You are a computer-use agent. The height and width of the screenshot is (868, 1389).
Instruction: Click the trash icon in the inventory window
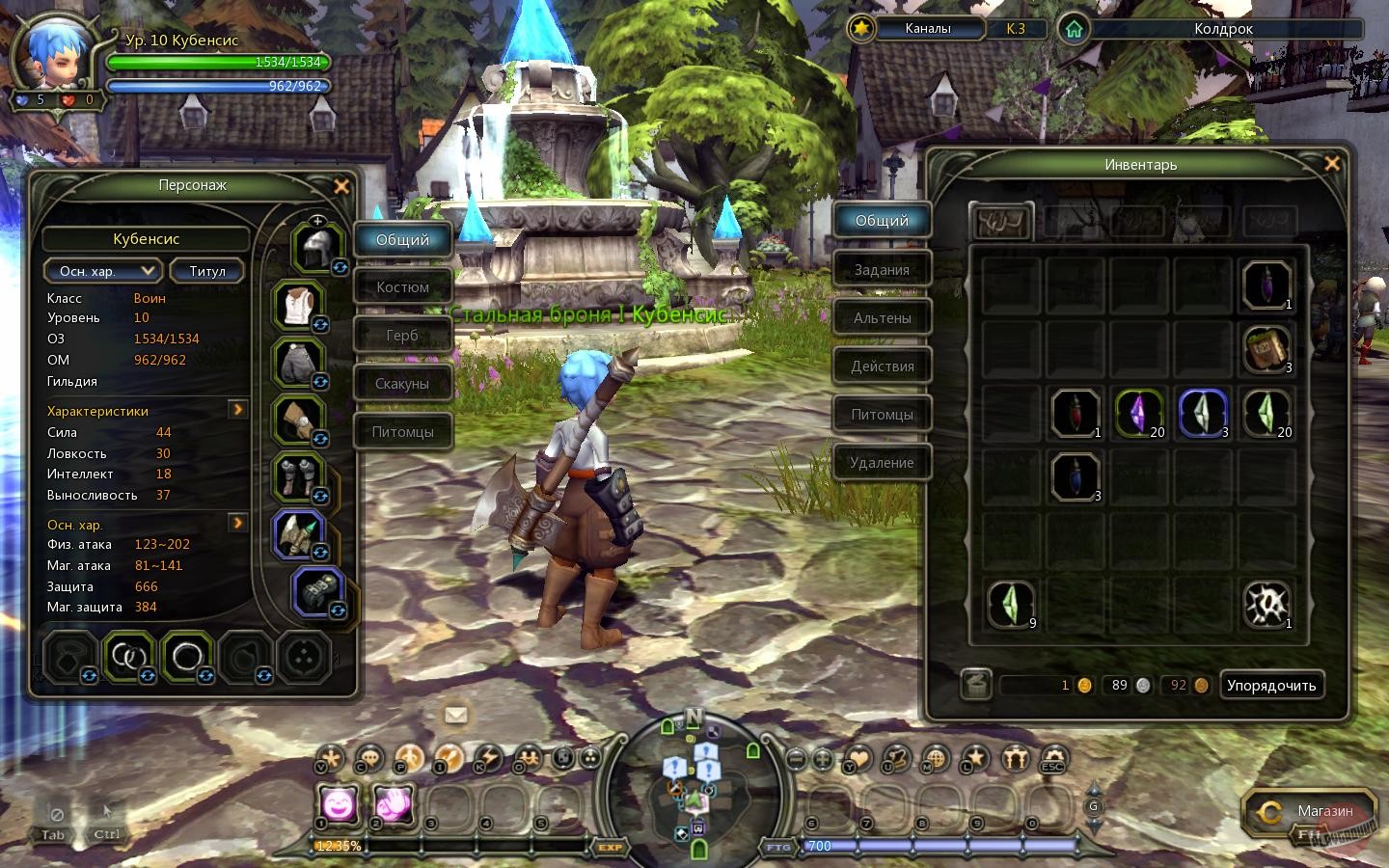pyautogui.click(x=974, y=685)
